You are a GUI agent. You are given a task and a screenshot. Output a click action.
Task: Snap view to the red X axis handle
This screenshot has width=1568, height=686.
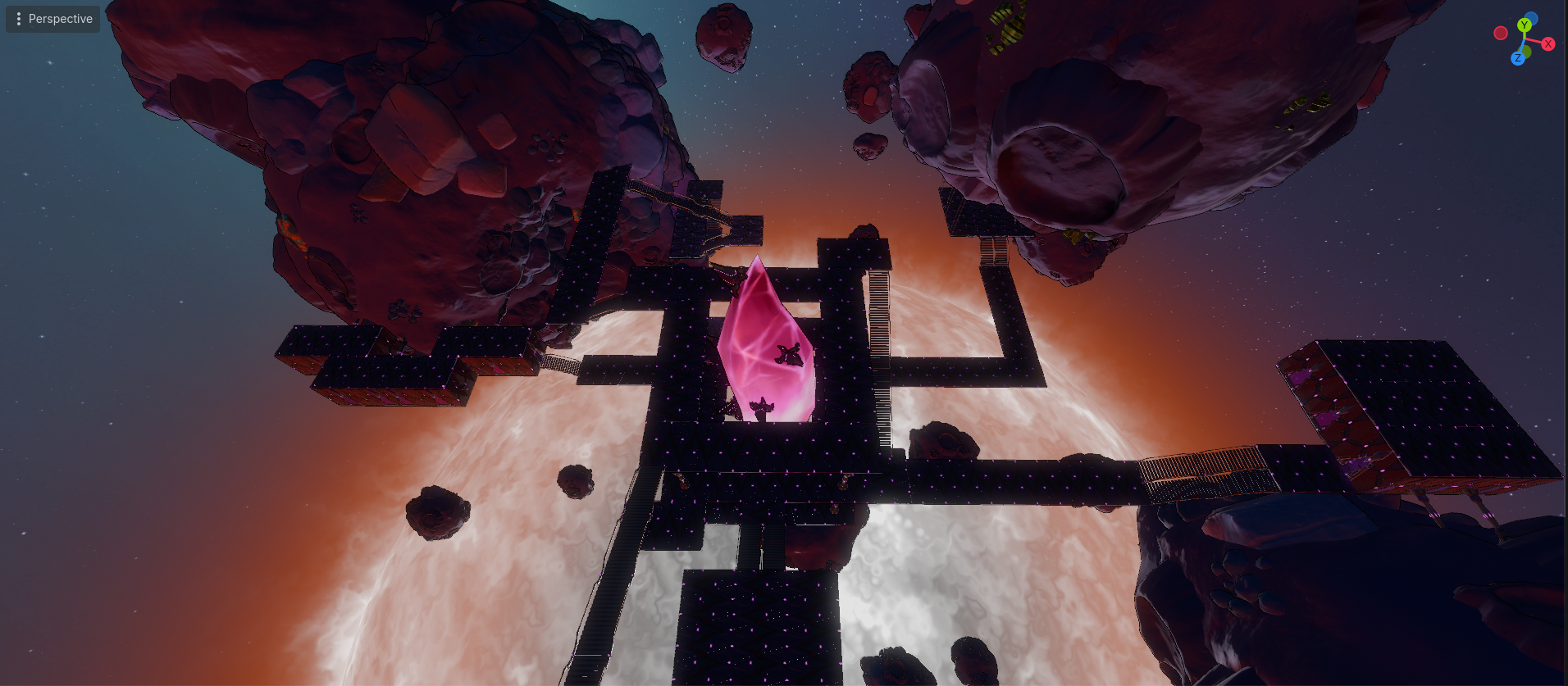click(1548, 44)
